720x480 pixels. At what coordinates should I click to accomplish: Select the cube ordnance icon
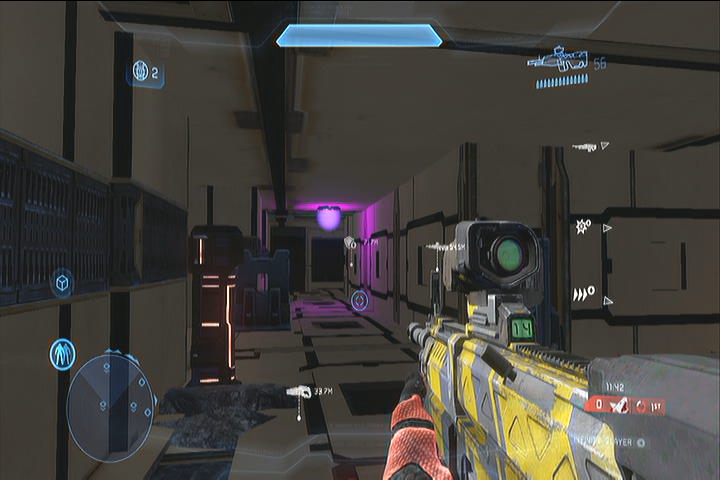(62, 283)
